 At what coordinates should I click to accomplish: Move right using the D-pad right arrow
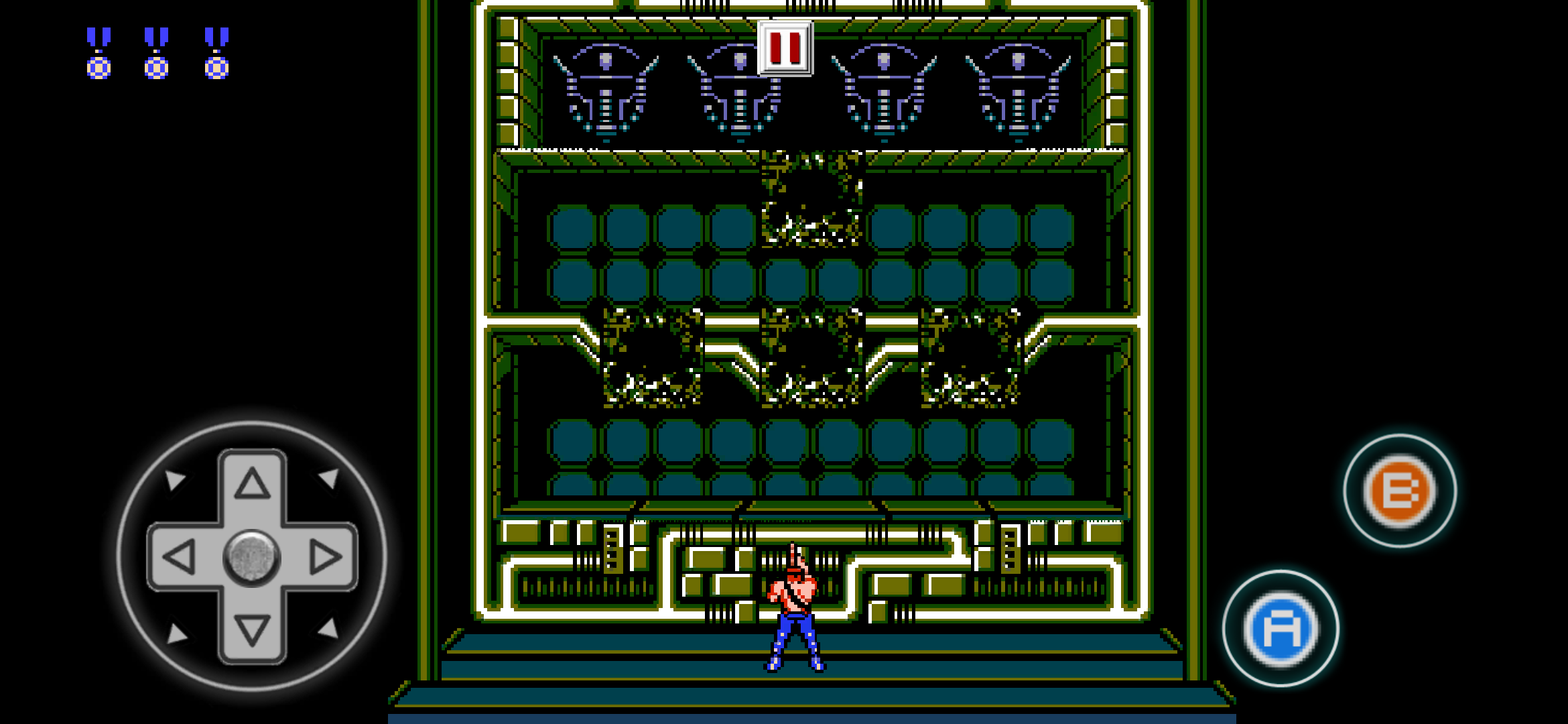(x=326, y=556)
